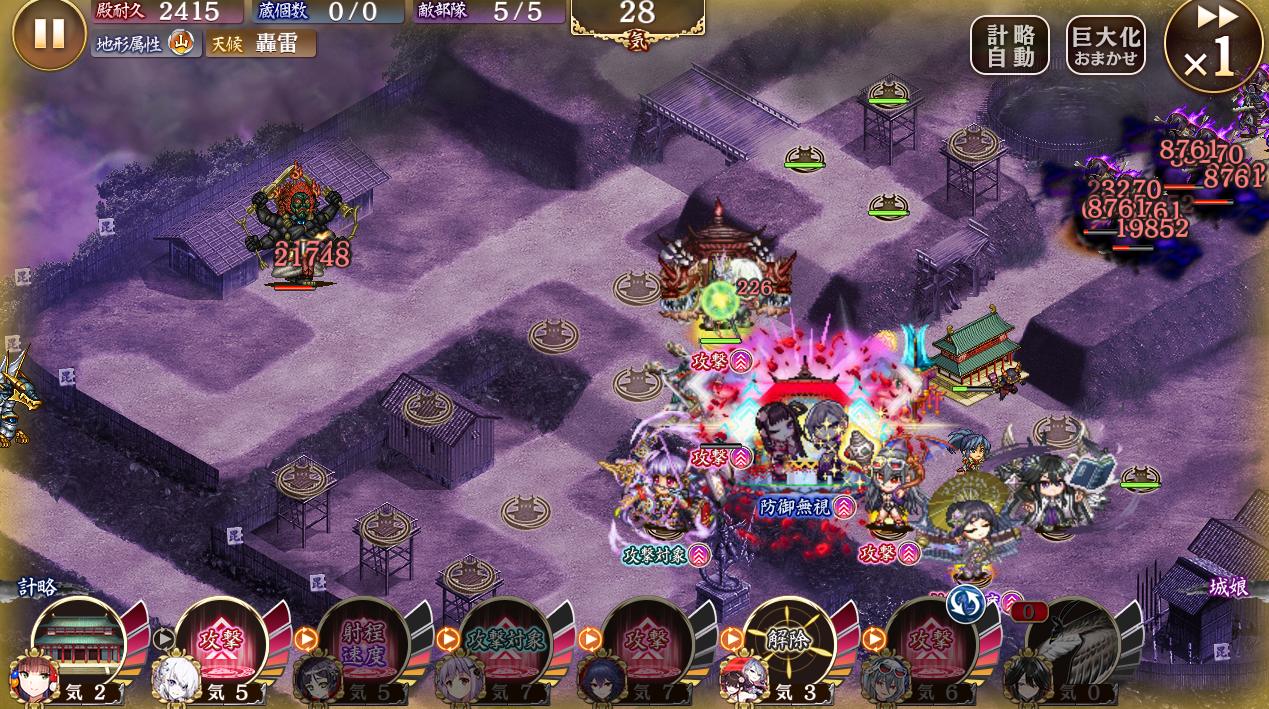This screenshot has width=1269, height=709.
Task: Toggle the 計略自動 auto-stratagem button
Action: pos(1009,45)
